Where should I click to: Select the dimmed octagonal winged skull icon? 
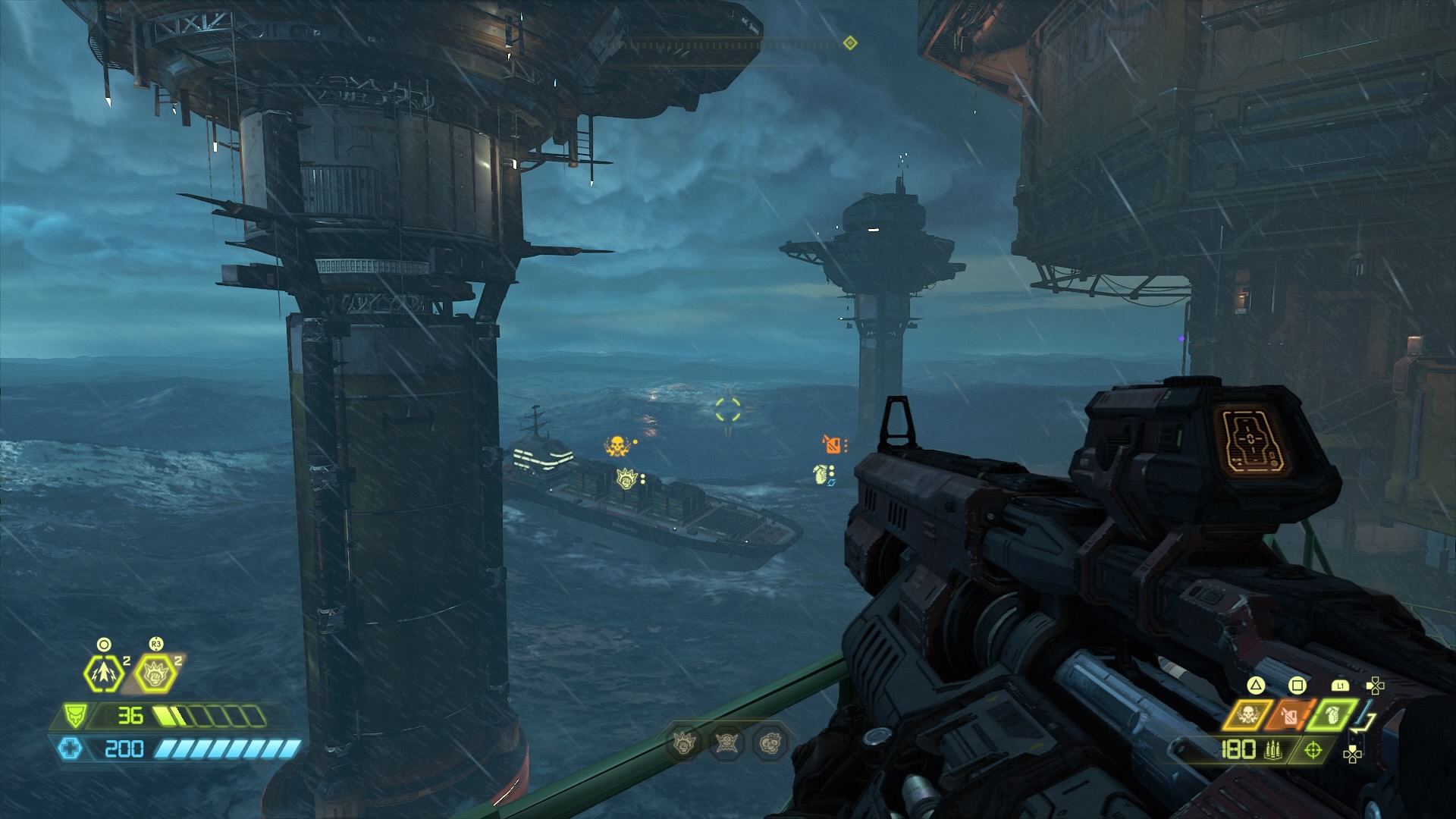coord(726,744)
